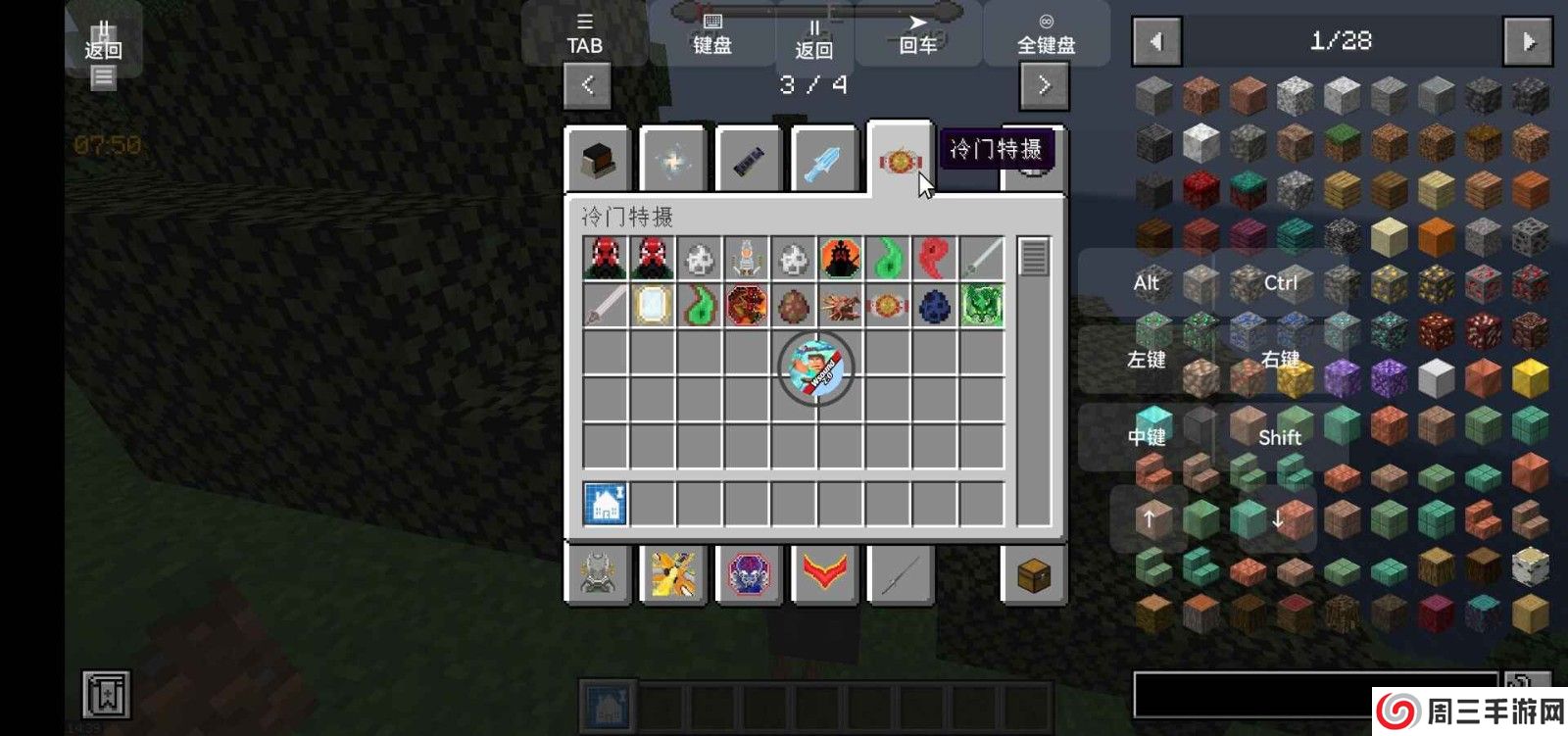Choose the purple masked face tab
The width and height of the screenshot is (1568, 736).
click(x=749, y=575)
